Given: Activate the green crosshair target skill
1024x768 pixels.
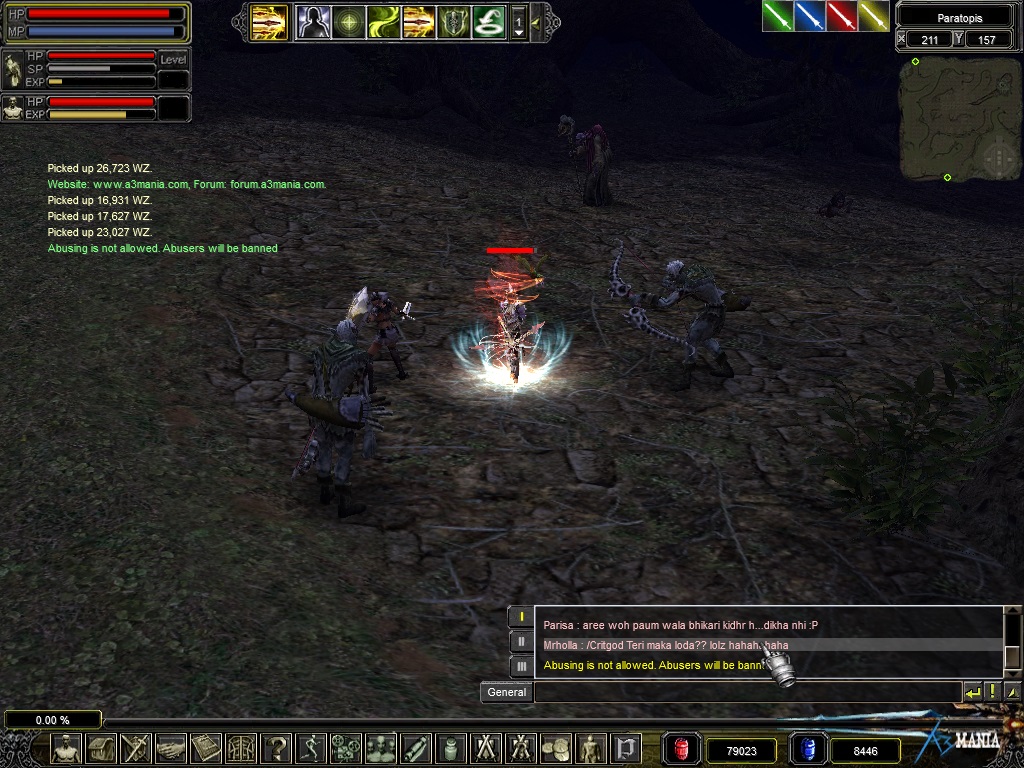Looking at the screenshot, I should tap(348, 22).
